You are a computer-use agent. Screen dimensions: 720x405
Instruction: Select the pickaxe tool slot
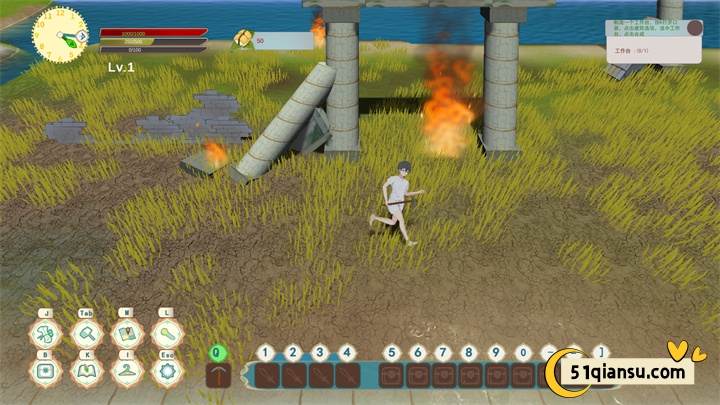click(219, 375)
